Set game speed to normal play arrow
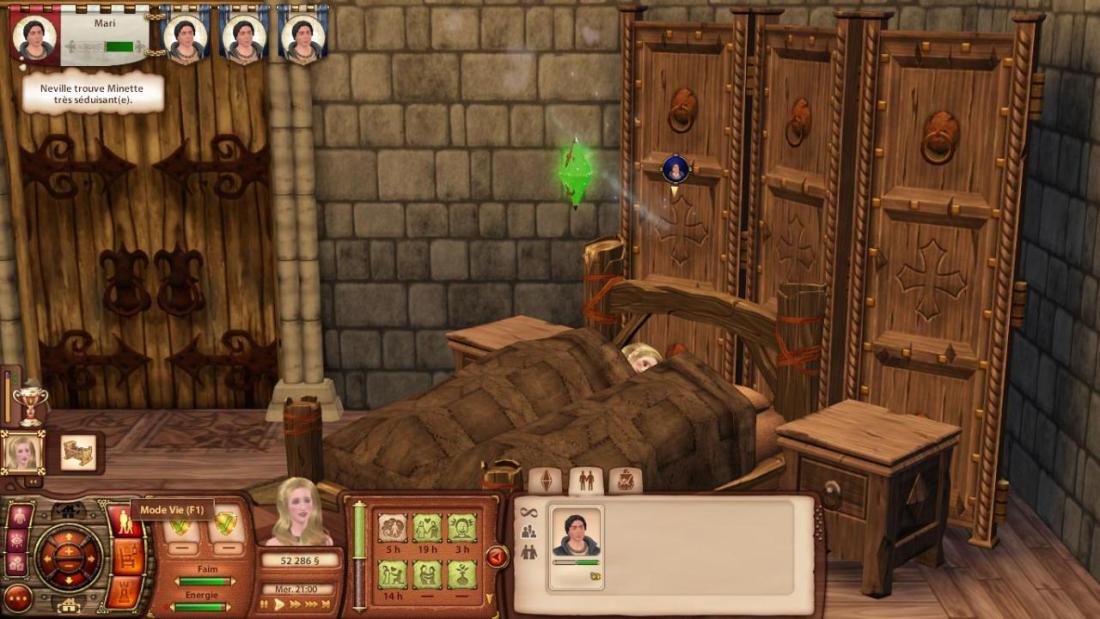This screenshot has height=619, width=1100. click(279, 604)
